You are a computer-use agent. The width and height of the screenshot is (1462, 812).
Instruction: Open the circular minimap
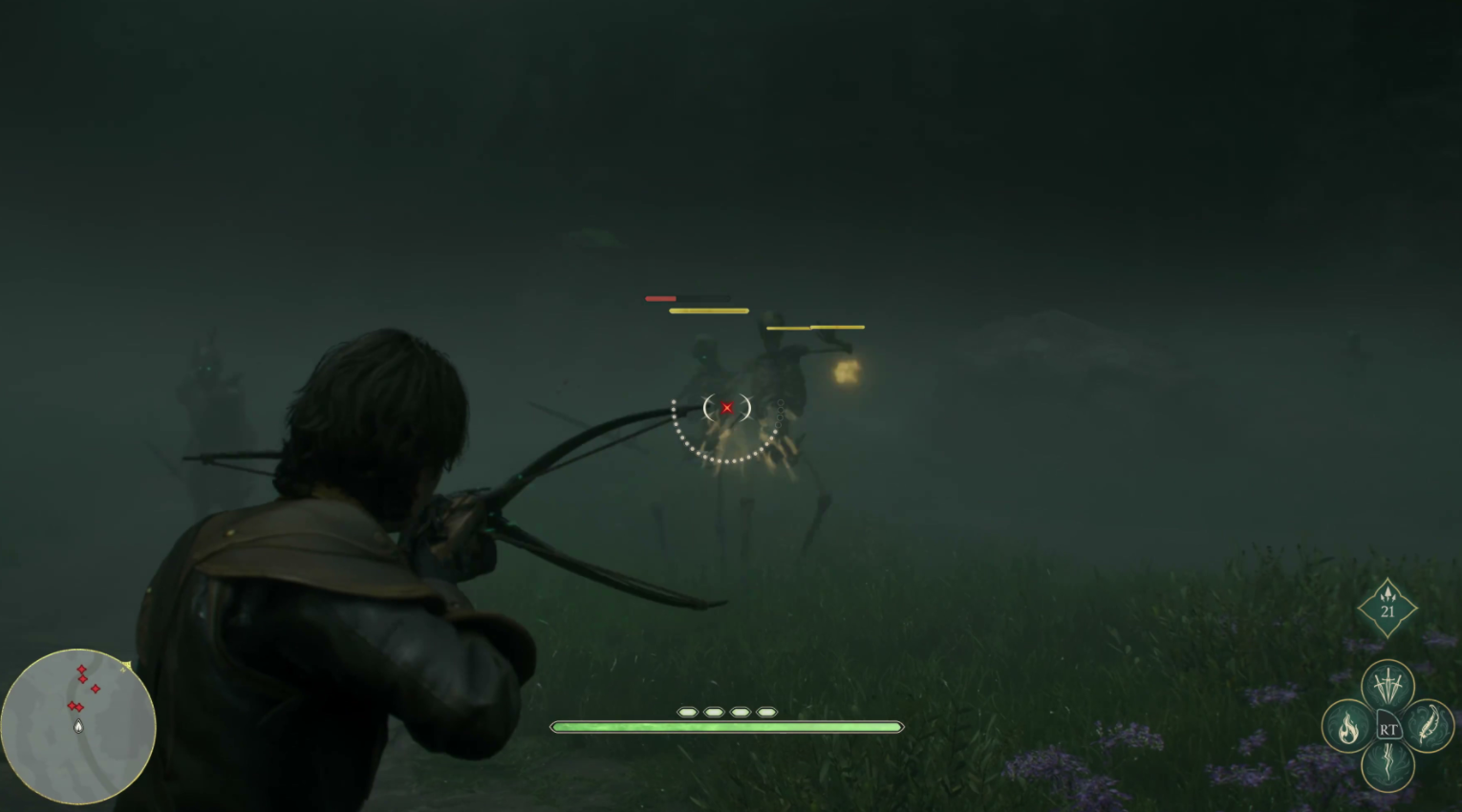point(78,726)
